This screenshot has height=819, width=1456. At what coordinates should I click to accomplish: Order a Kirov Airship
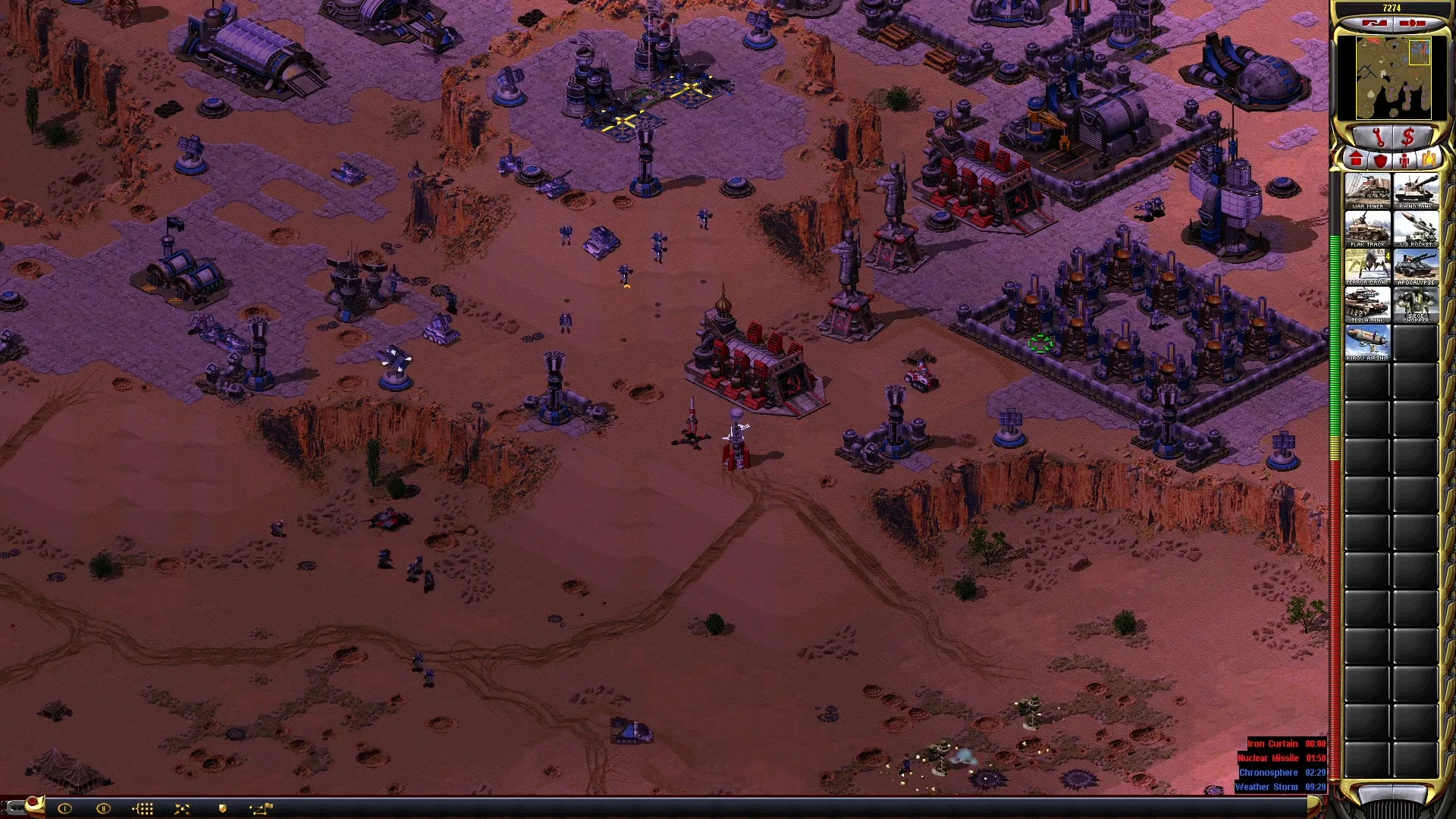click(x=1367, y=342)
